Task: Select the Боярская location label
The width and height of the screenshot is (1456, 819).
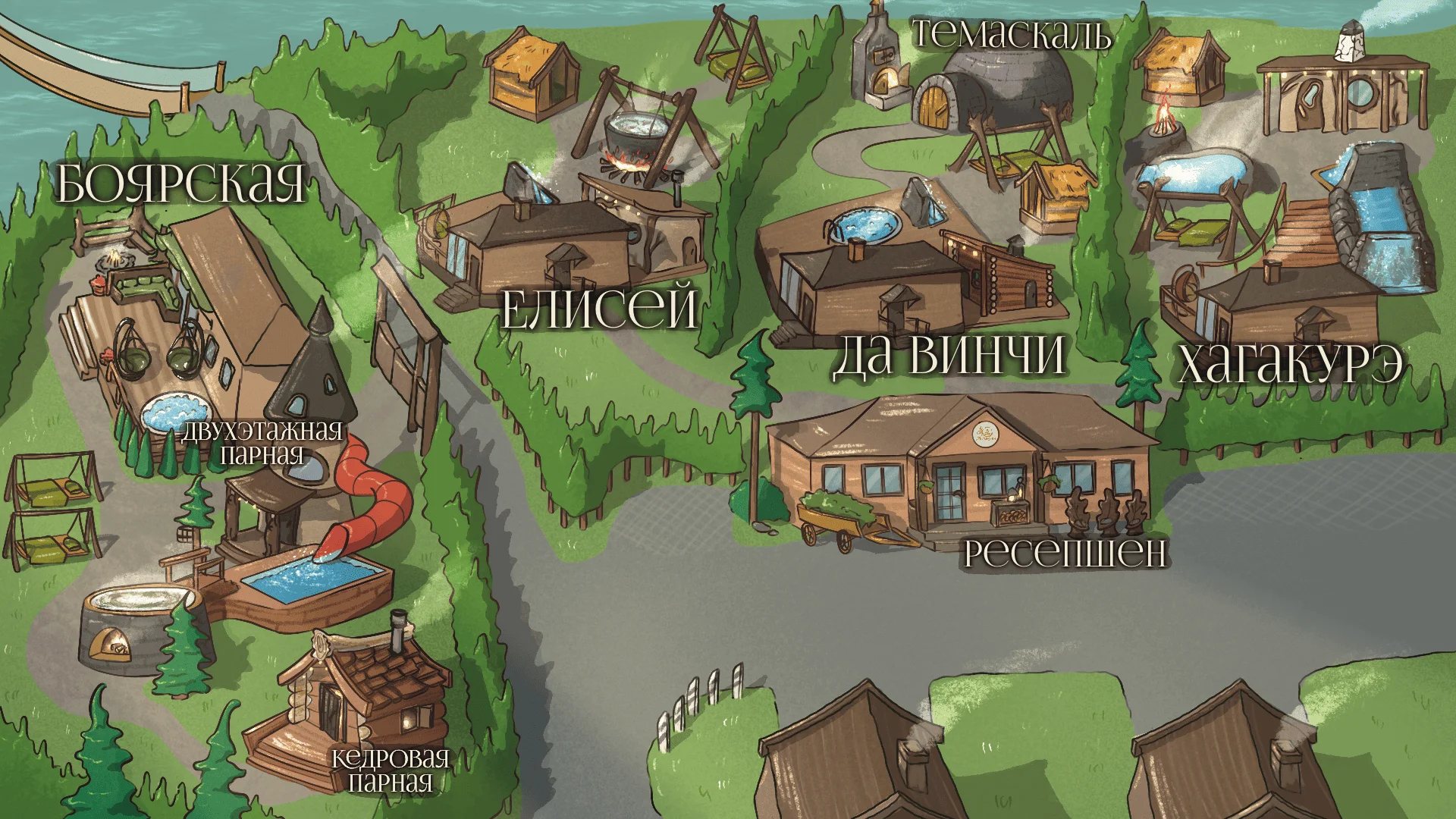Action: coord(181,184)
